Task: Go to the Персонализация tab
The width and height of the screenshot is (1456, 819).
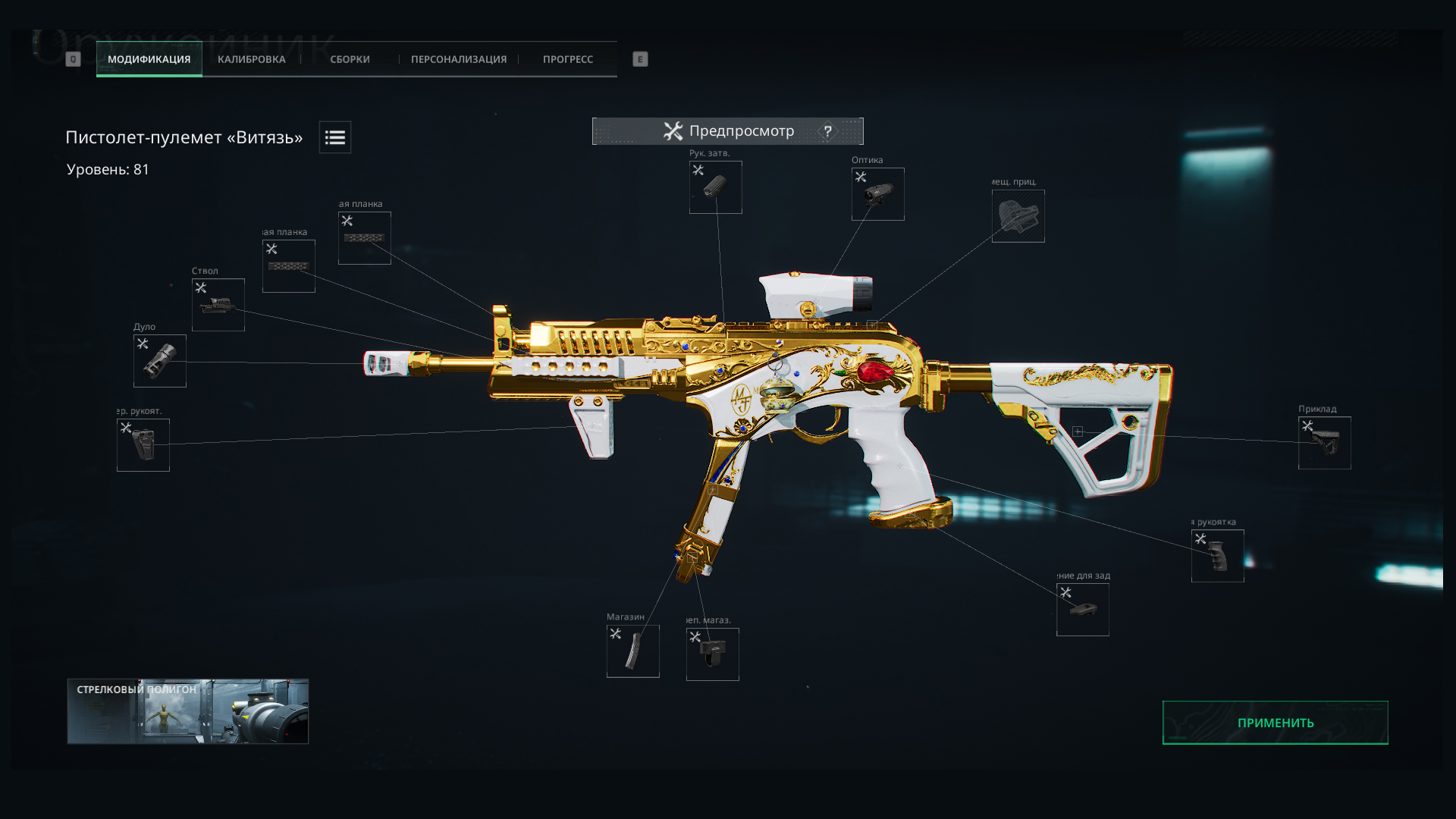Action: click(x=458, y=59)
